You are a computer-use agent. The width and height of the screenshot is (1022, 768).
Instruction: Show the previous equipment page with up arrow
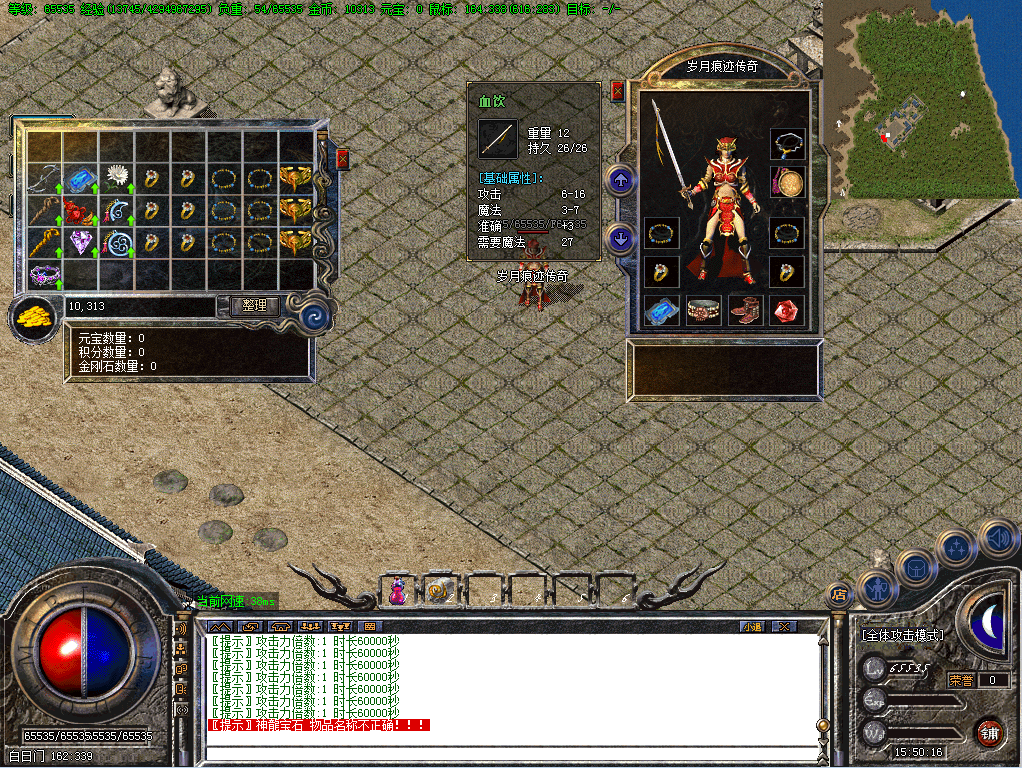621,181
